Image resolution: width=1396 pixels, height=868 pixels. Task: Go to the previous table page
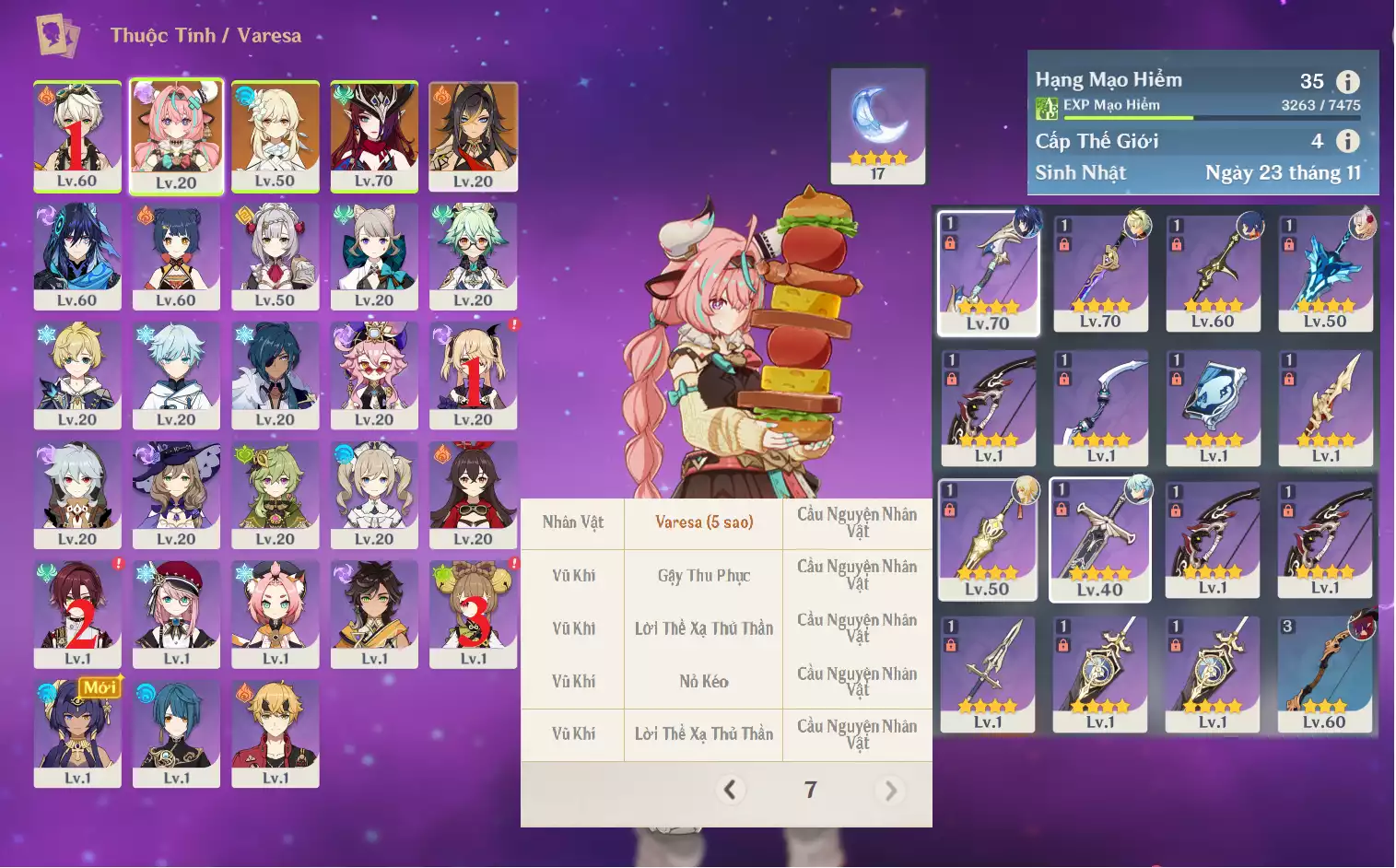(x=730, y=790)
